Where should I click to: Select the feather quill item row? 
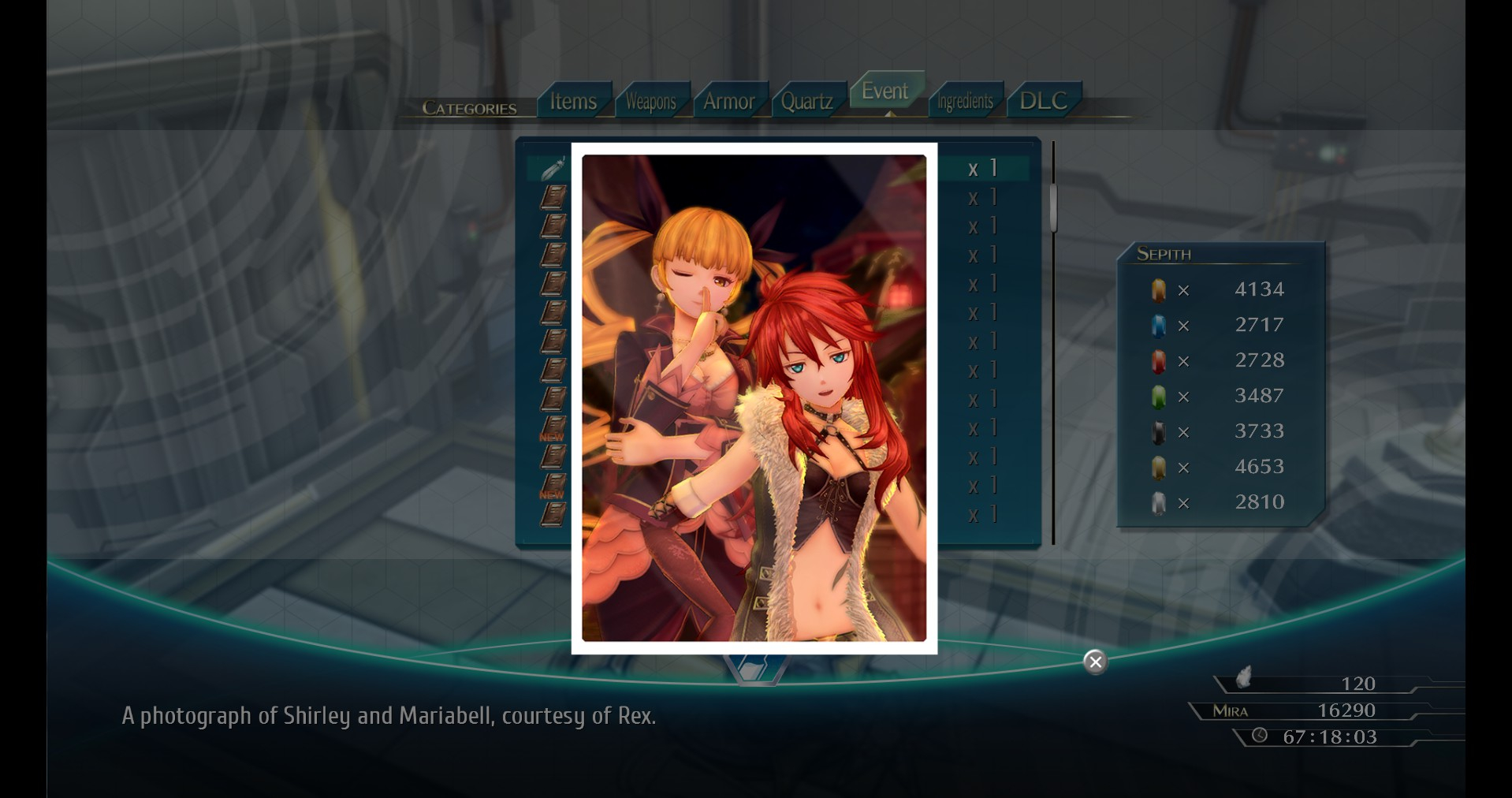click(x=552, y=168)
